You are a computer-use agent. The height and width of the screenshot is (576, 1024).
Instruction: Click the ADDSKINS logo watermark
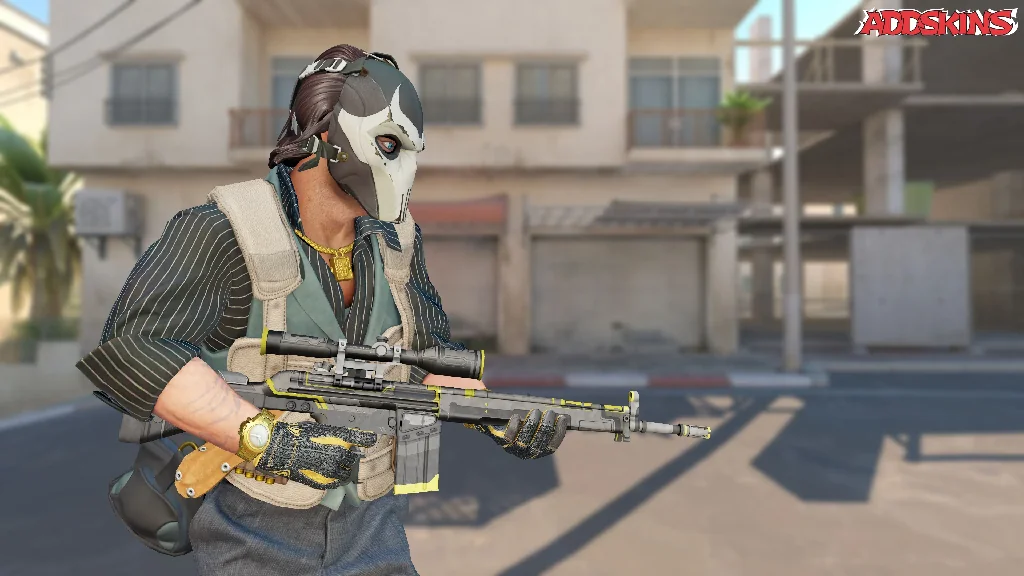pos(936,23)
